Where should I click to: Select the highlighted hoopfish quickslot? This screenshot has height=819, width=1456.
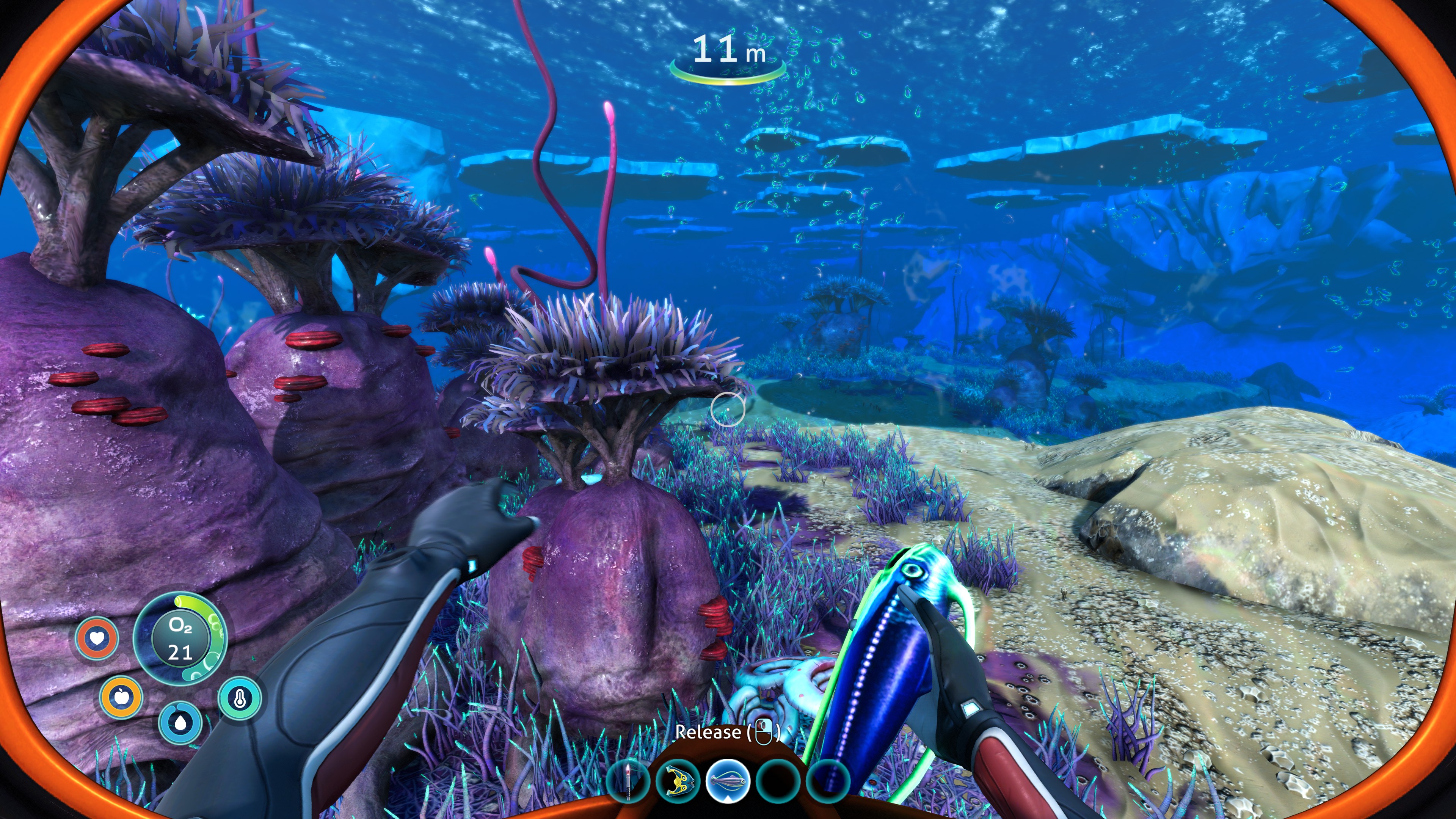tap(728, 782)
